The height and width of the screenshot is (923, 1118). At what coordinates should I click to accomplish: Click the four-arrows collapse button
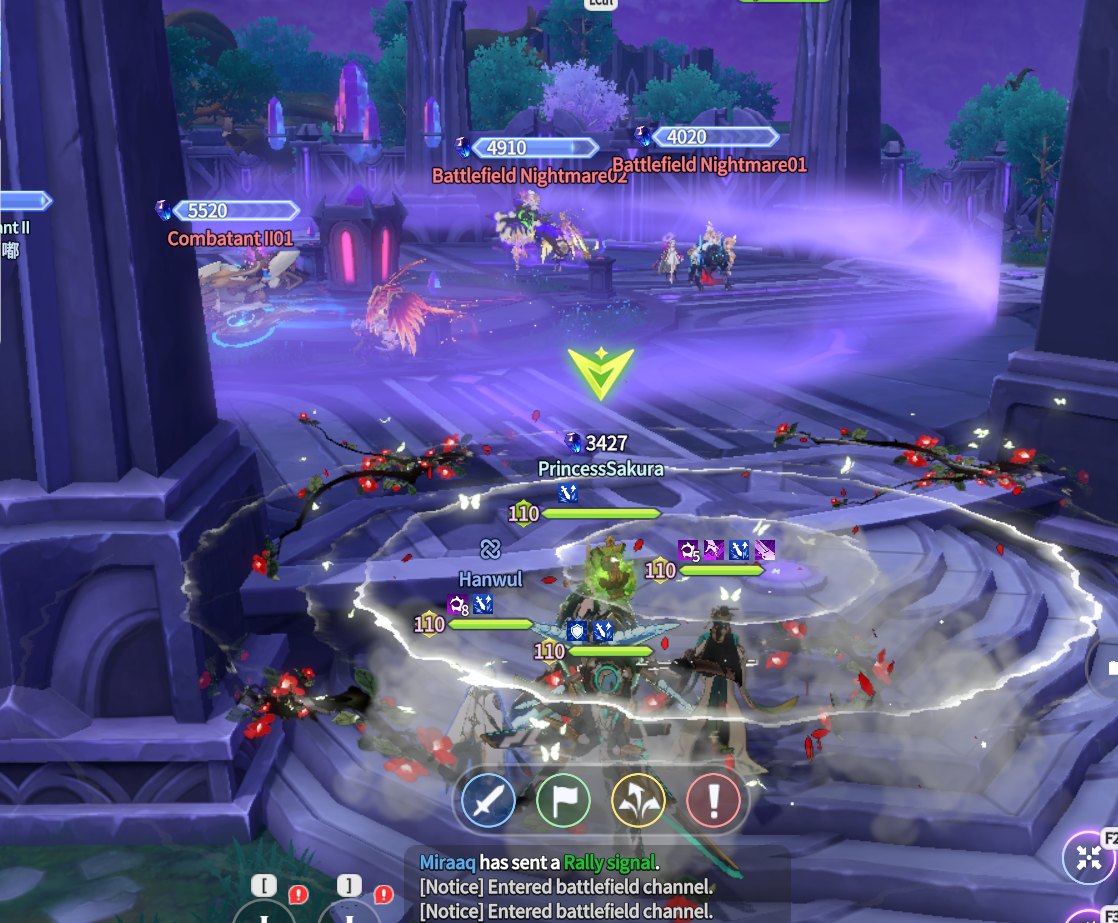point(1090,857)
